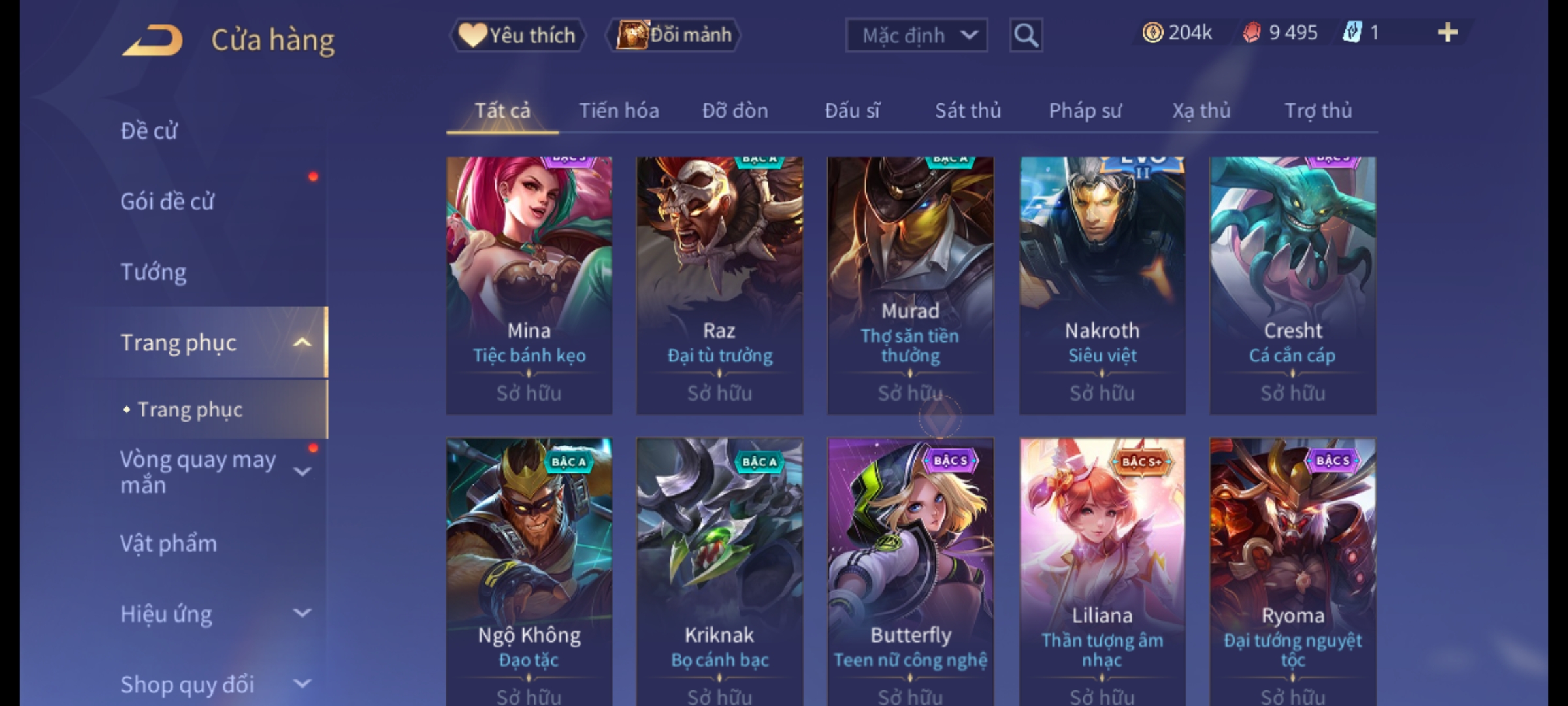This screenshot has height=706, width=1568.
Task: Pick the Kriknak Bọ cánh bạc skin card
Action: coord(719,569)
